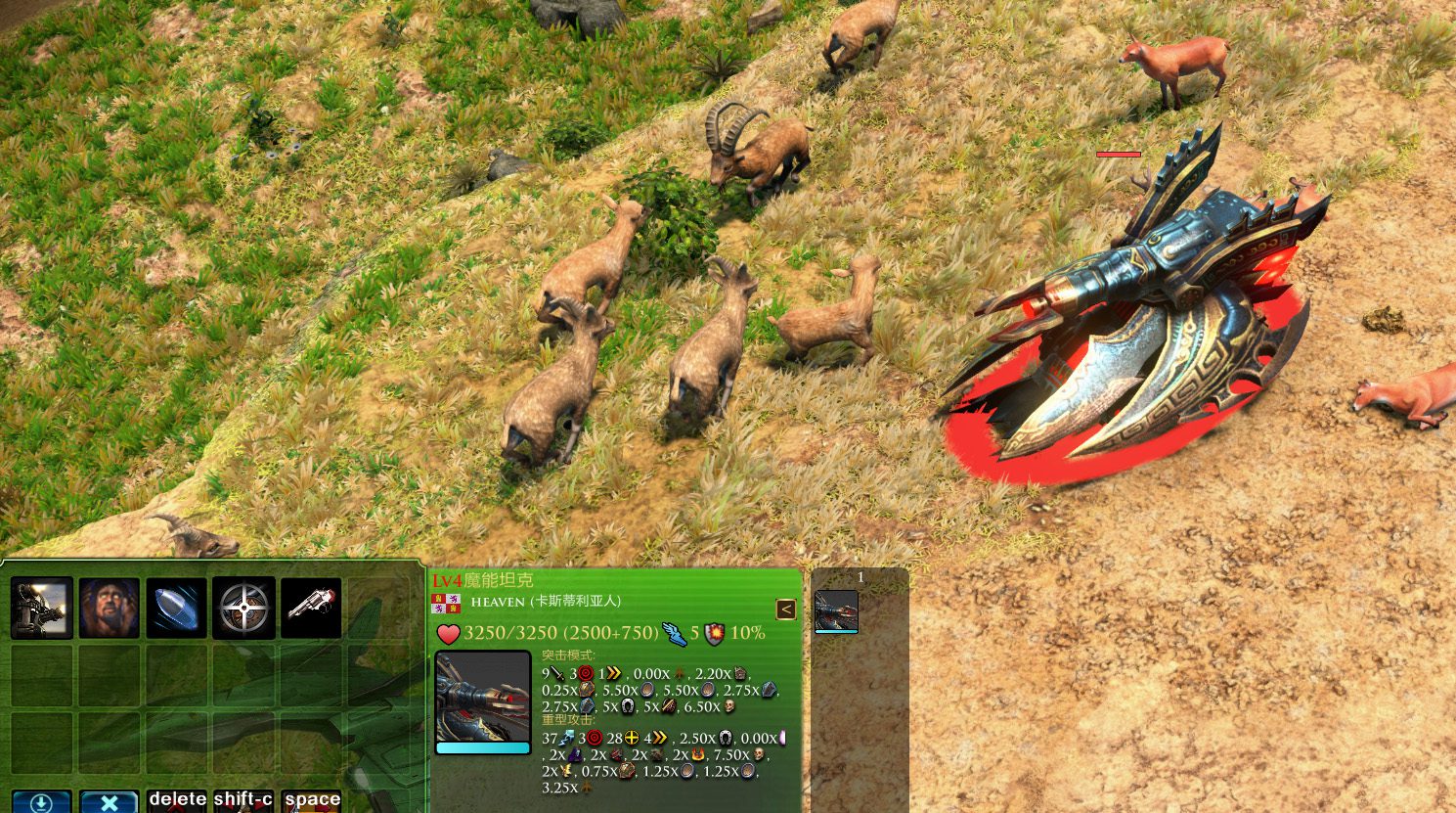Choose the crosshair targeting command

point(243,608)
